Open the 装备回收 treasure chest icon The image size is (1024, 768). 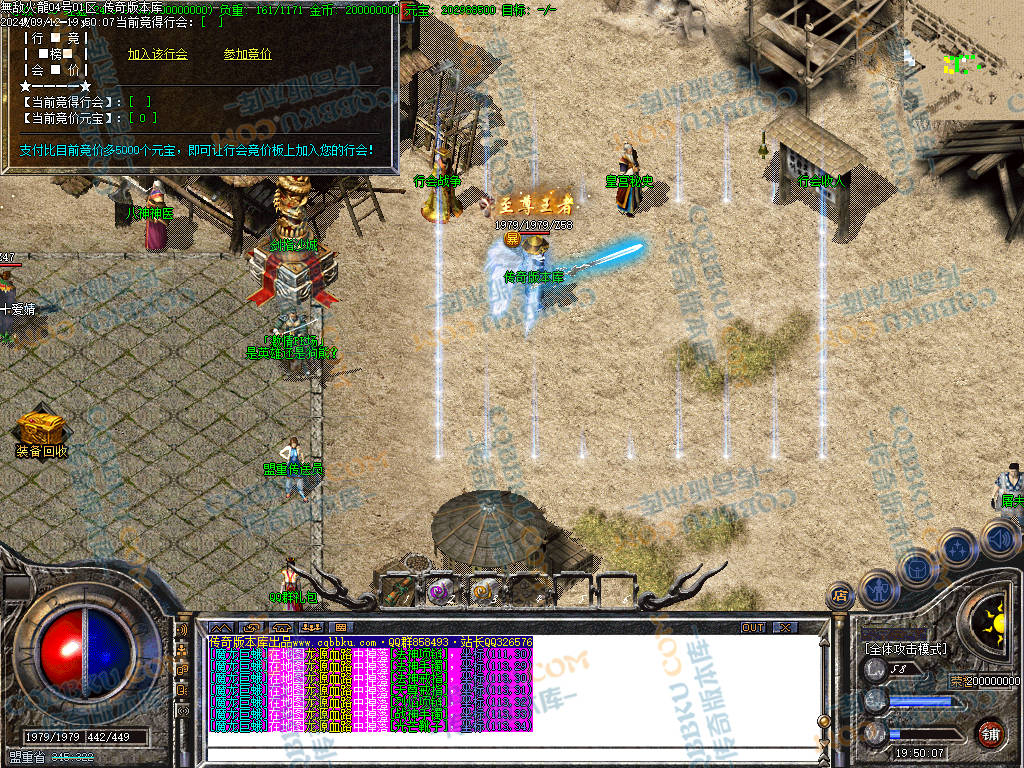pyautogui.click(x=42, y=430)
